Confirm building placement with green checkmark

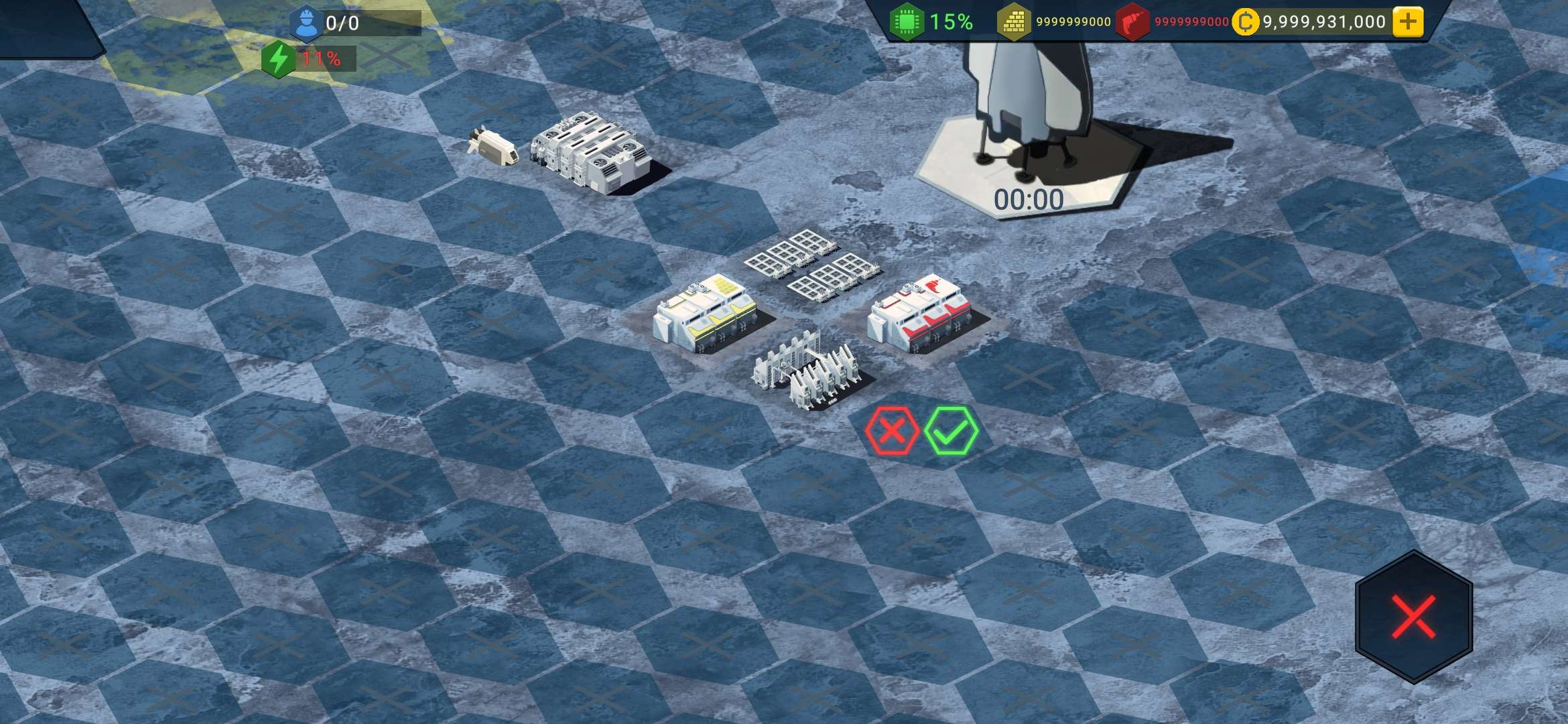click(951, 431)
